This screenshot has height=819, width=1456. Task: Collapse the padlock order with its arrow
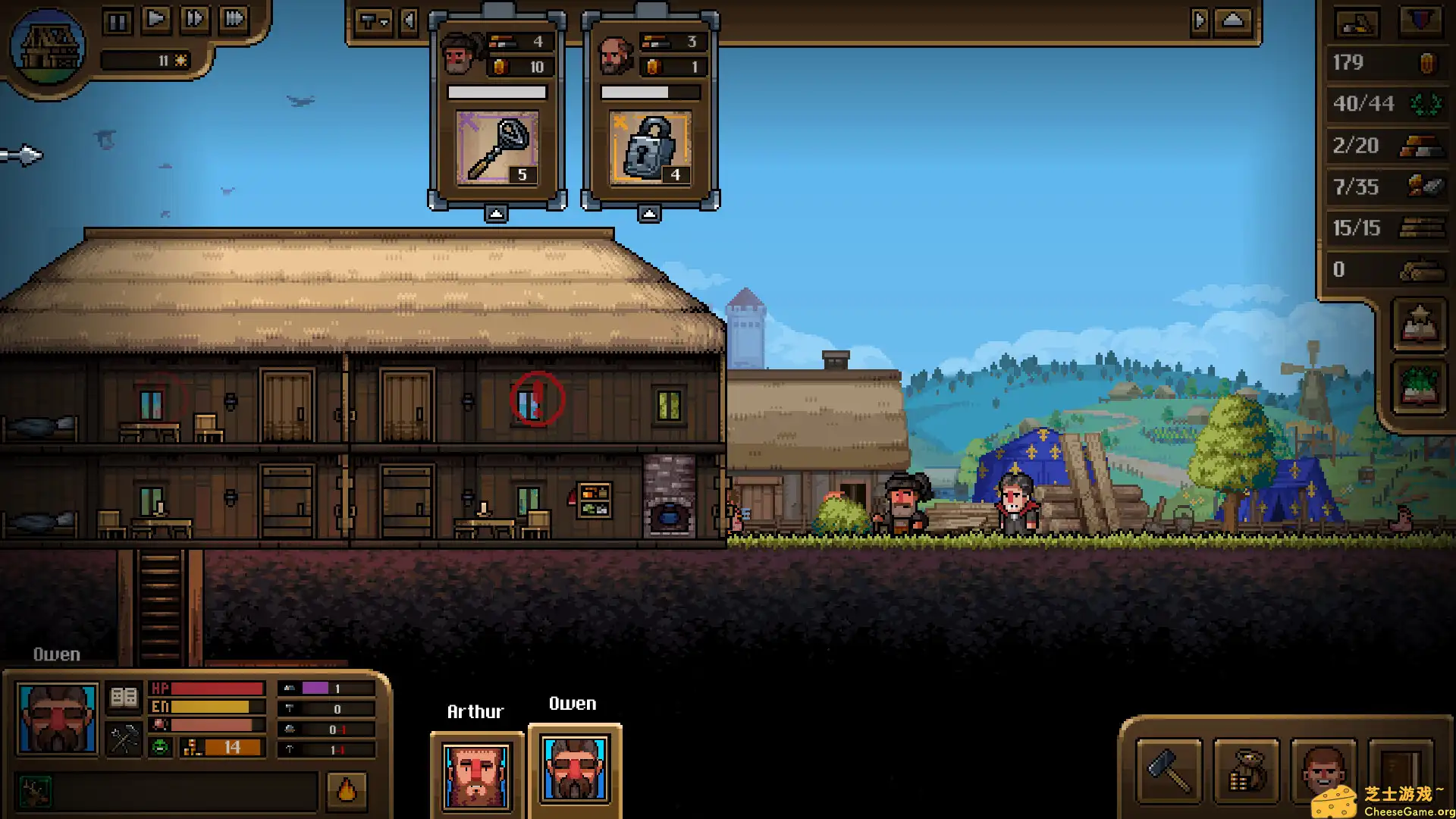[x=649, y=215]
